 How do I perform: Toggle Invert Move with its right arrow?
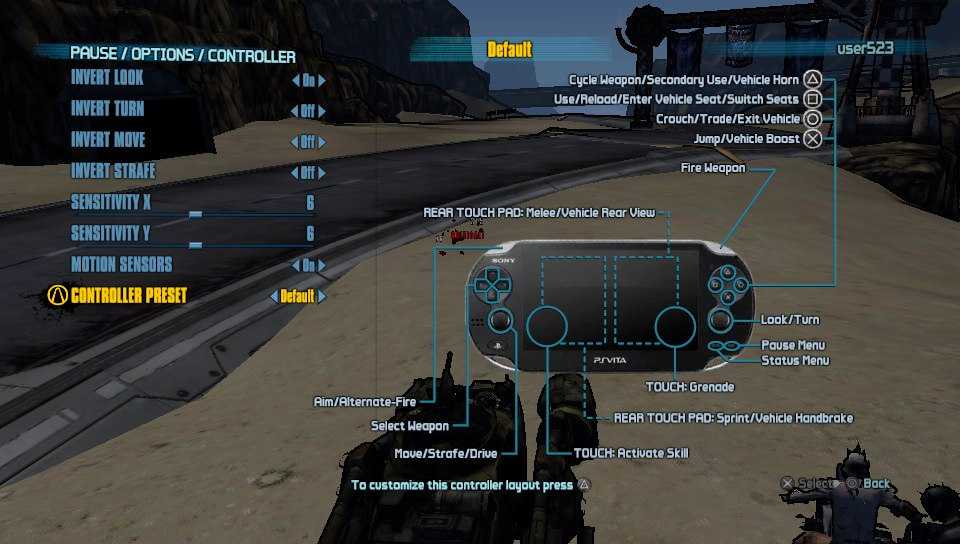[322, 143]
